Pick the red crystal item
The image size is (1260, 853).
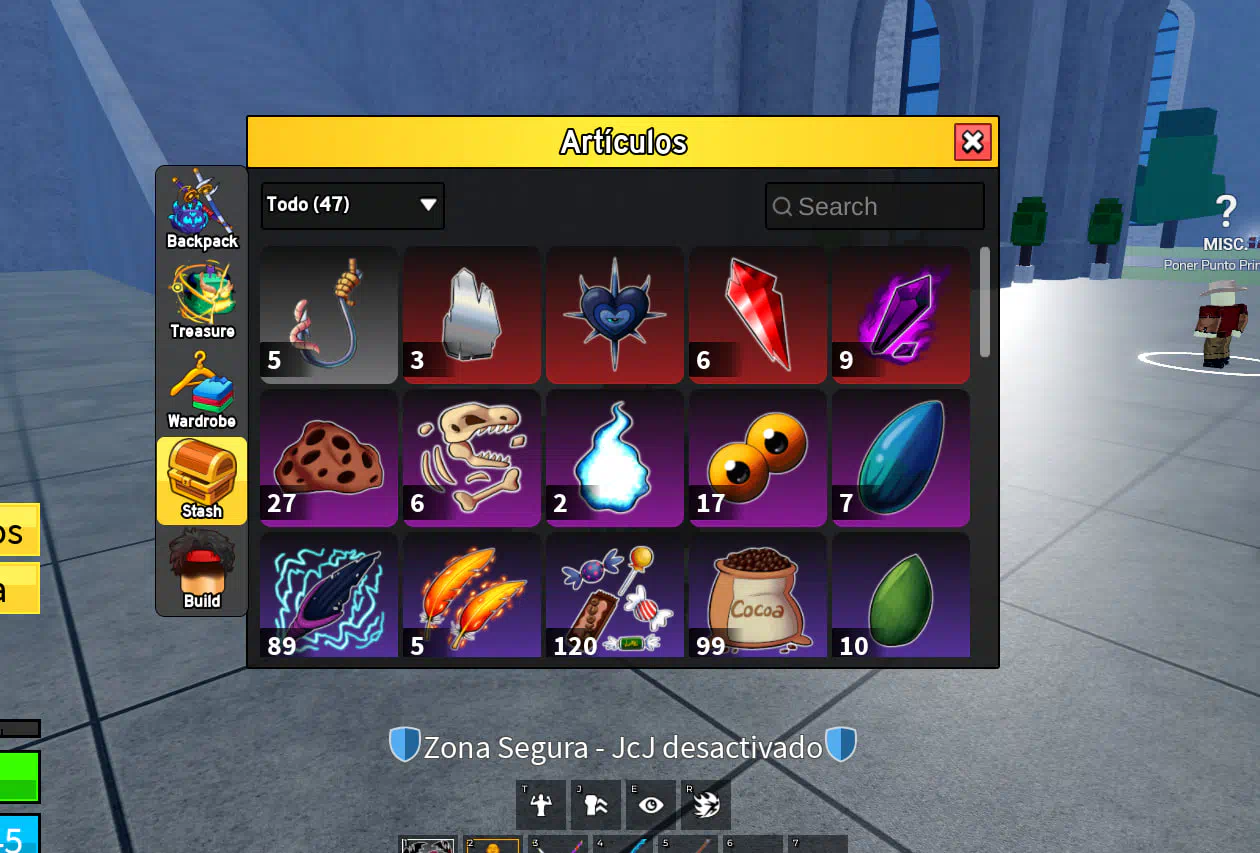(758, 315)
